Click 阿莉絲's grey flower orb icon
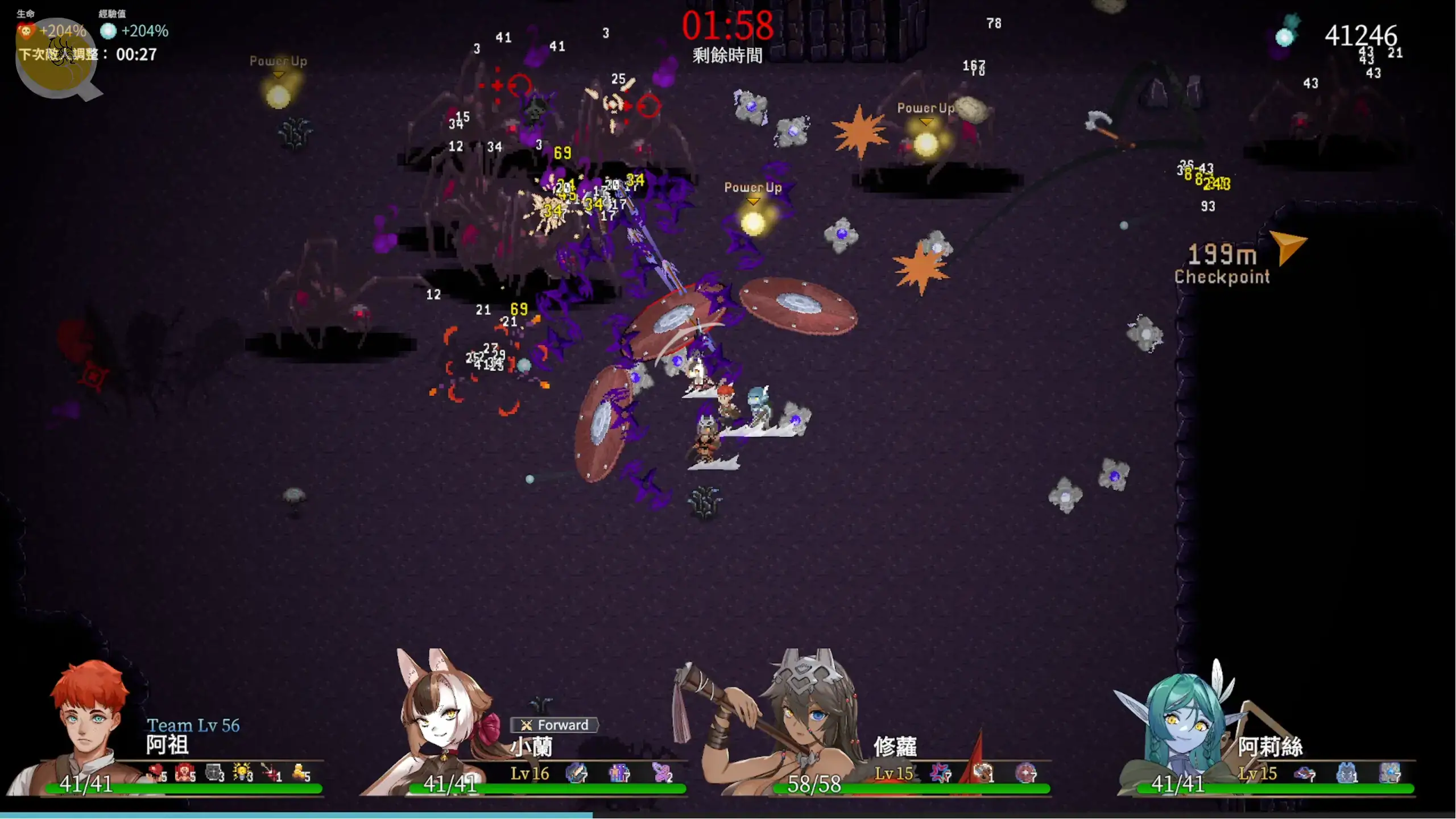This screenshot has width=1456, height=819. point(1389,772)
